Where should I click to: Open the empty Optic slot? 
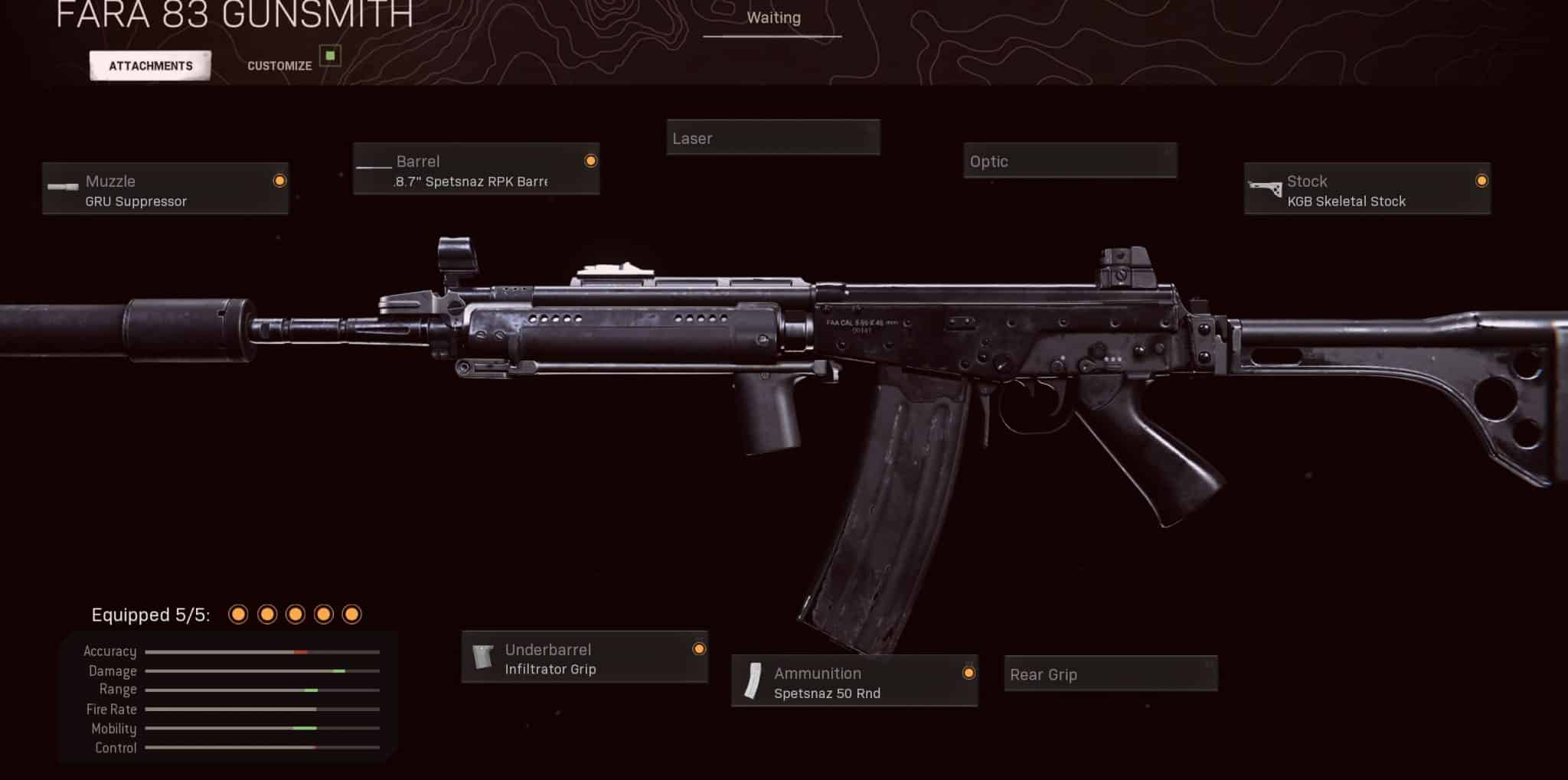point(1070,161)
